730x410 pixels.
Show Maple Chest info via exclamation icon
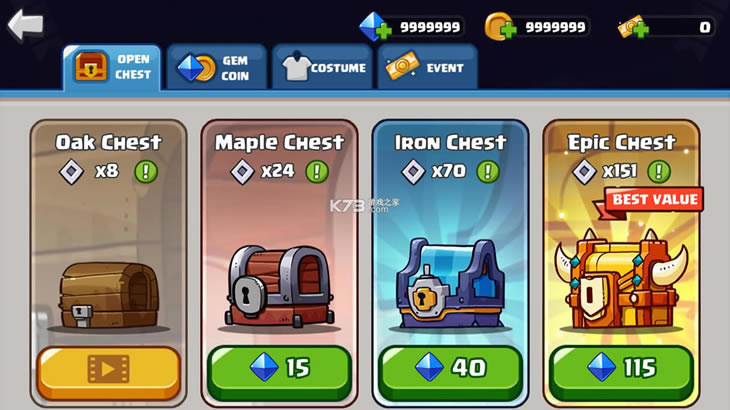point(317,171)
